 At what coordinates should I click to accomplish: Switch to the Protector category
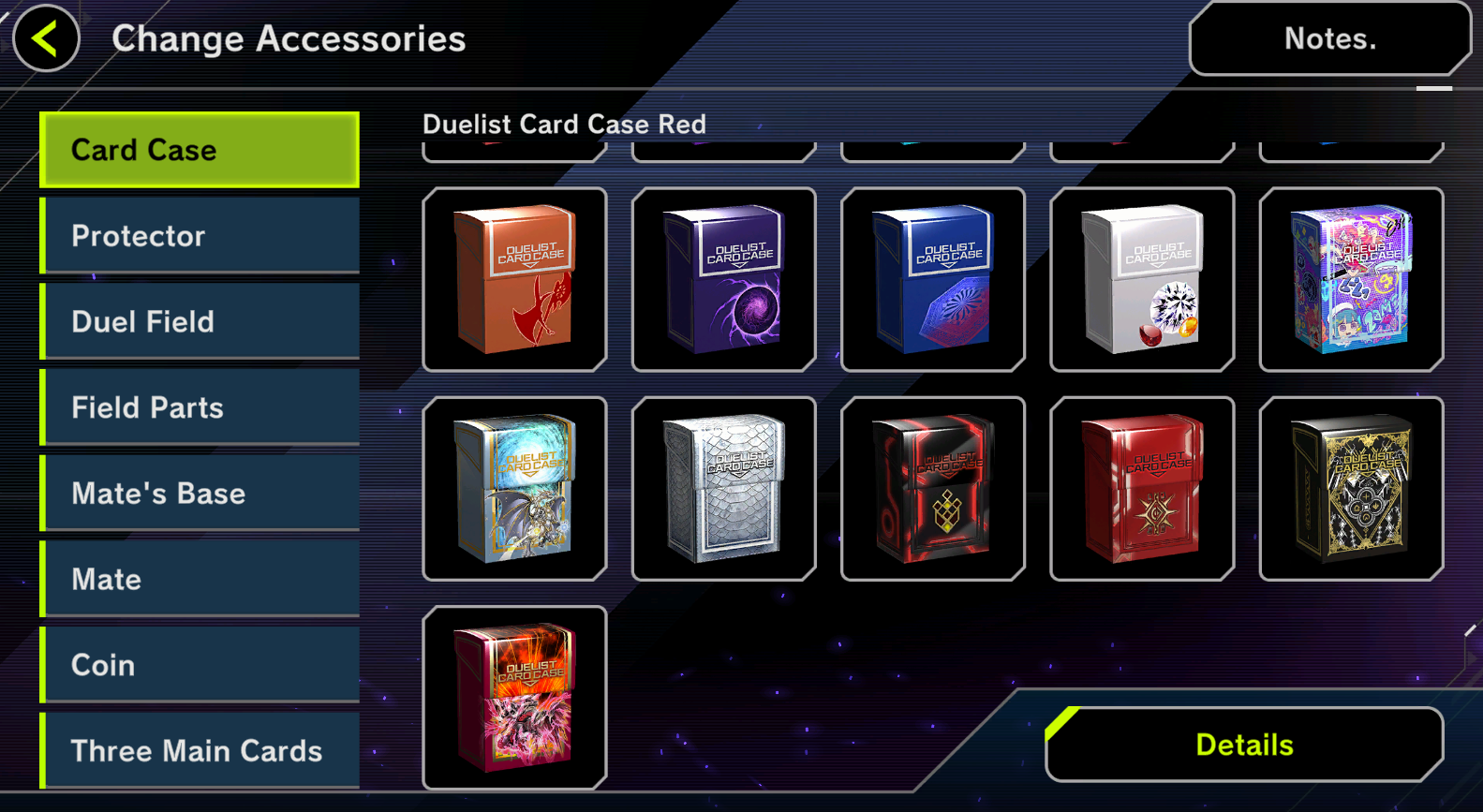pyautogui.click(x=200, y=235)
